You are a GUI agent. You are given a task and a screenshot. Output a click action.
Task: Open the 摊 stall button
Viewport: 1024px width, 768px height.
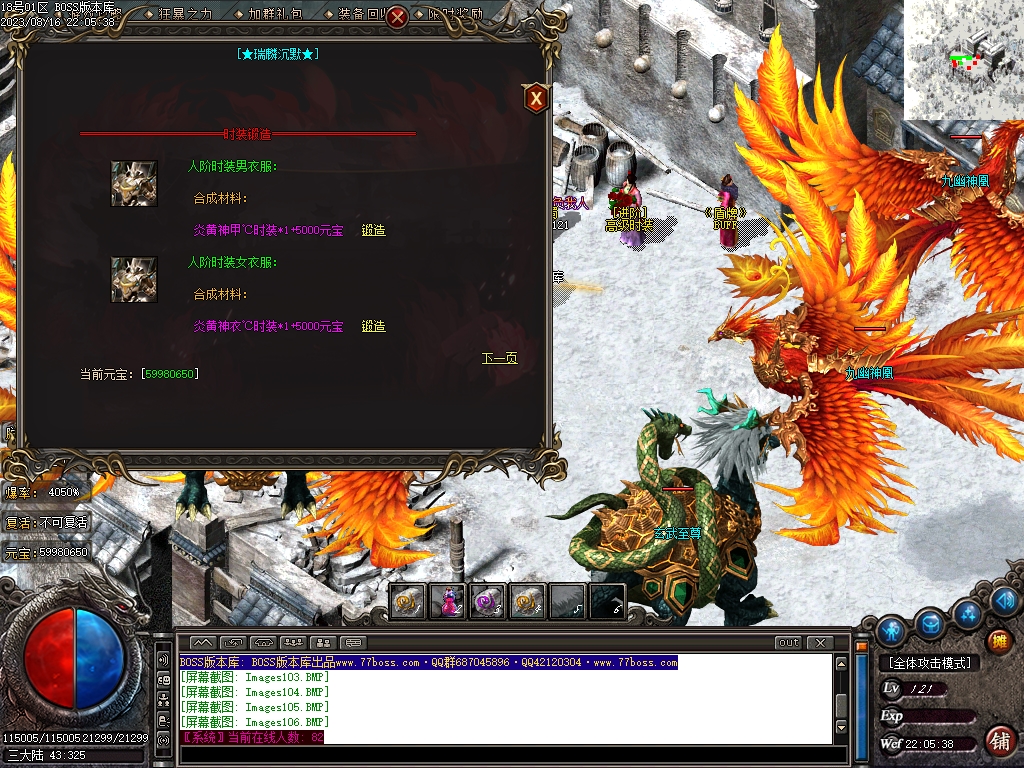point(997,641)
